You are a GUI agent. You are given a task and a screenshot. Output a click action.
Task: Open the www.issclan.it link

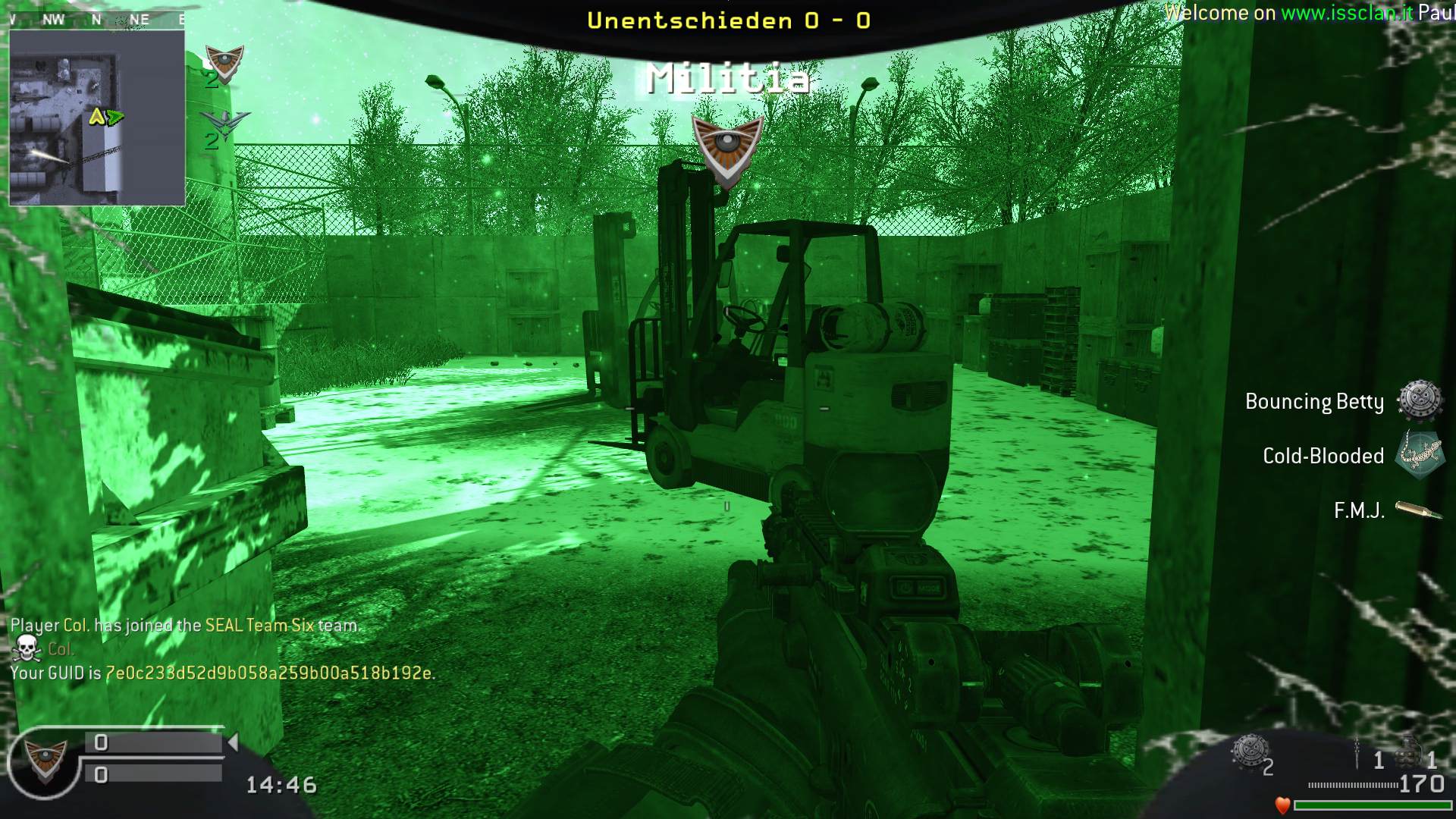click(x=1346, y=13)
